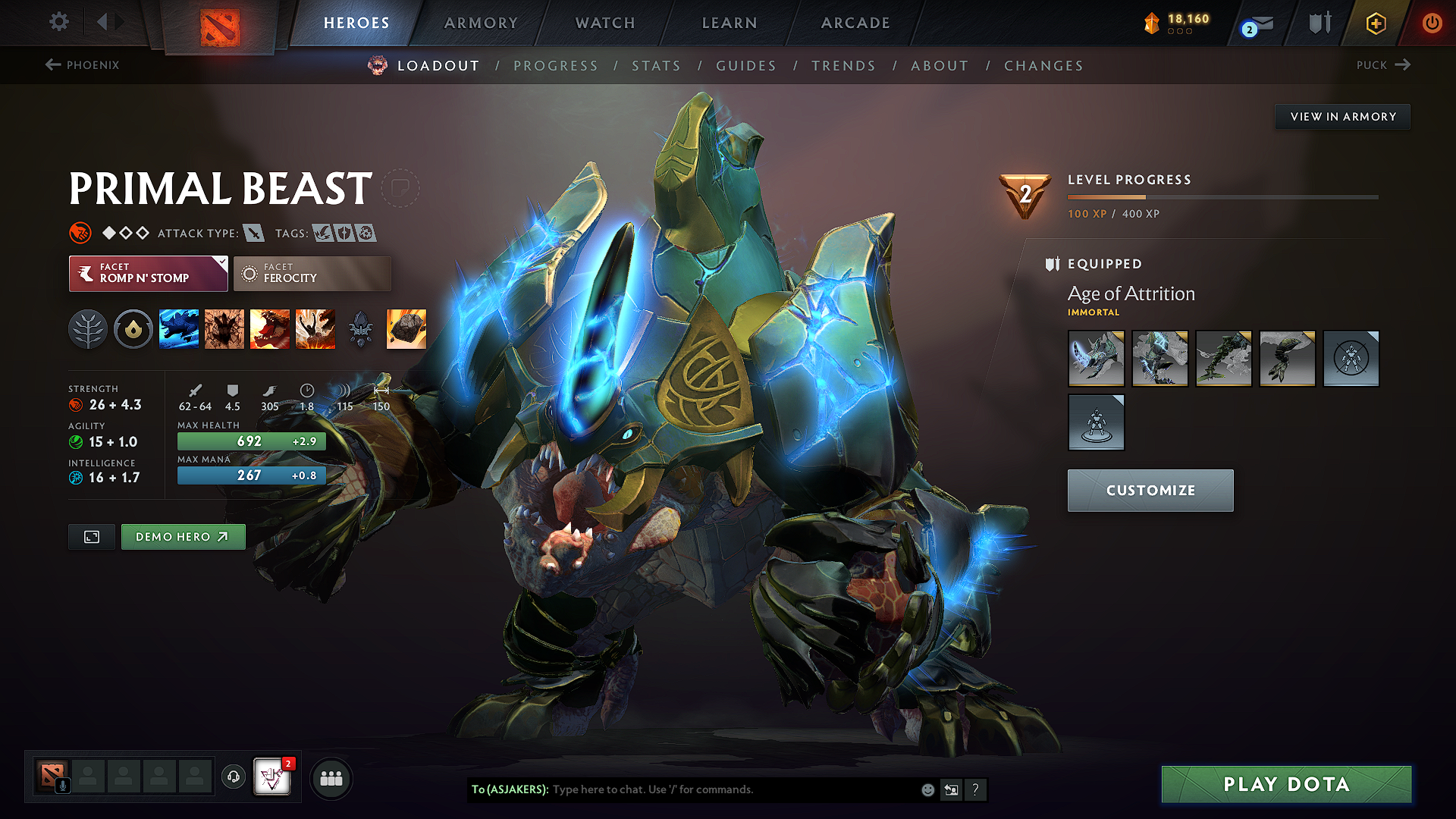1456x819 pixels.
Task: View the hero Guides page
Action: pyautogui.click(x=746, y=66)
